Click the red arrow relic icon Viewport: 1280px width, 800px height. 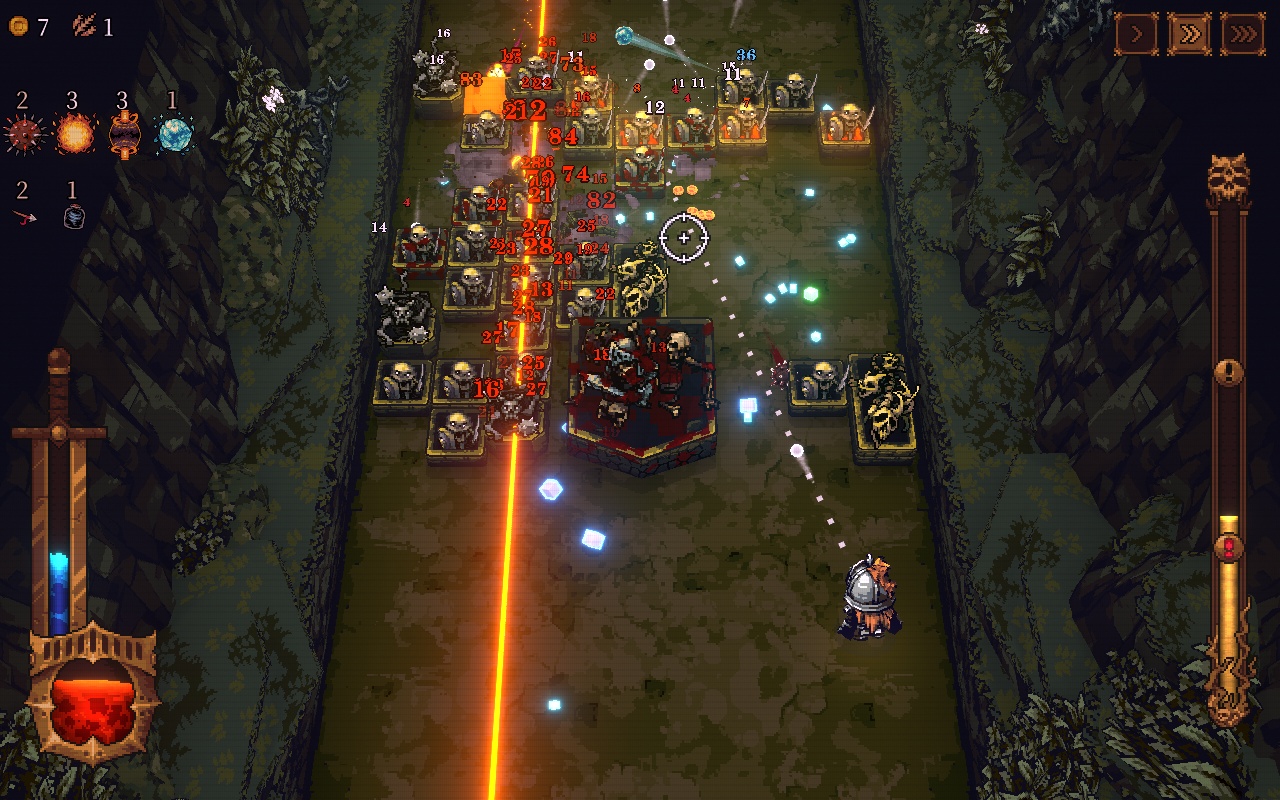pyautogui.click(x=24, y=217)
